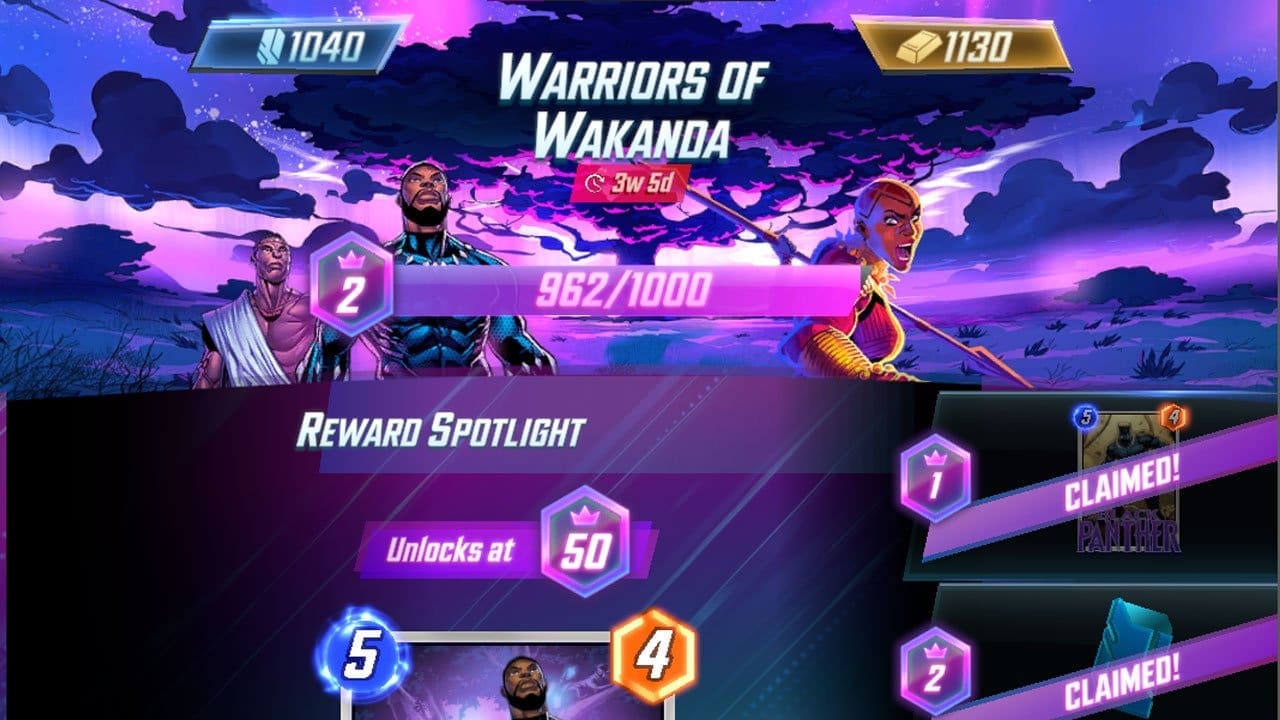
Task: Click the season timer clock icon
Action: click(x=594, y=185)
